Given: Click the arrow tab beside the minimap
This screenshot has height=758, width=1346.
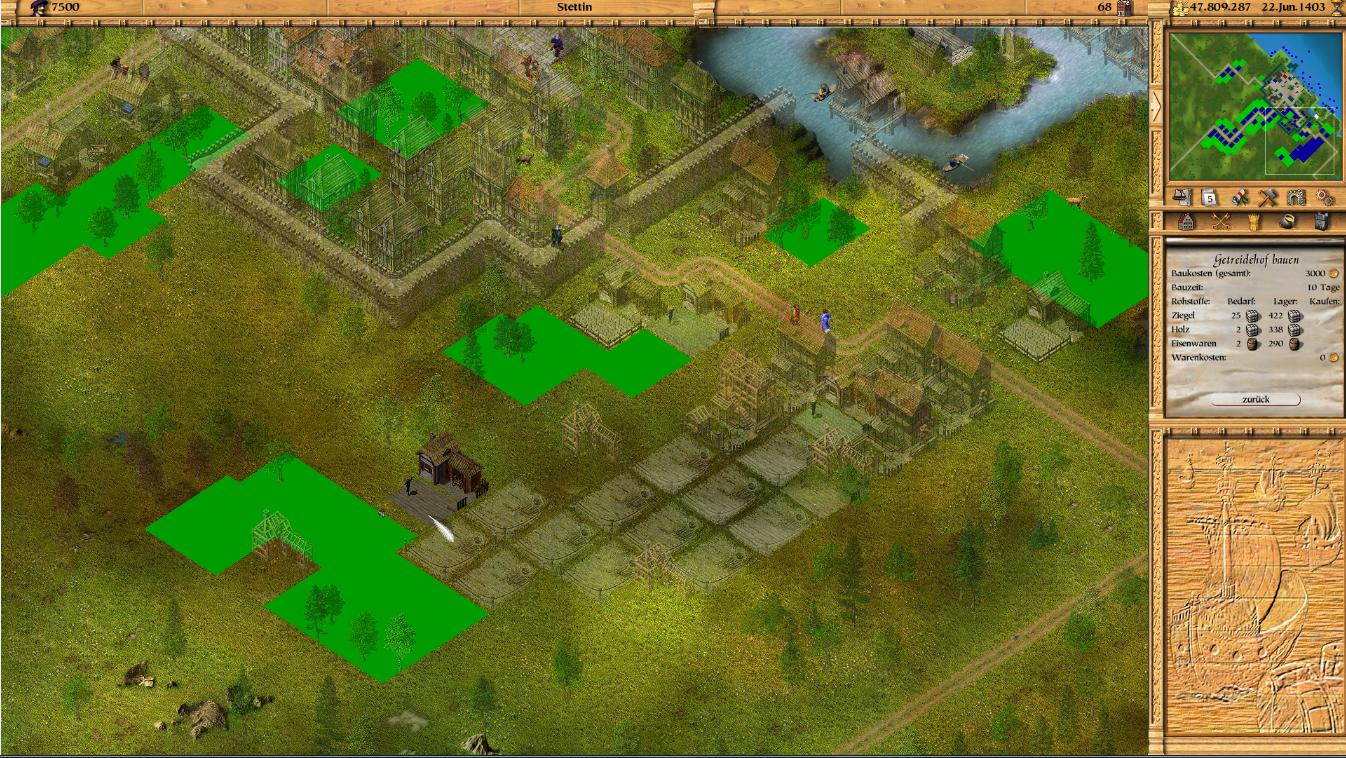Looking at the screenshot, I should [1157, 106].
